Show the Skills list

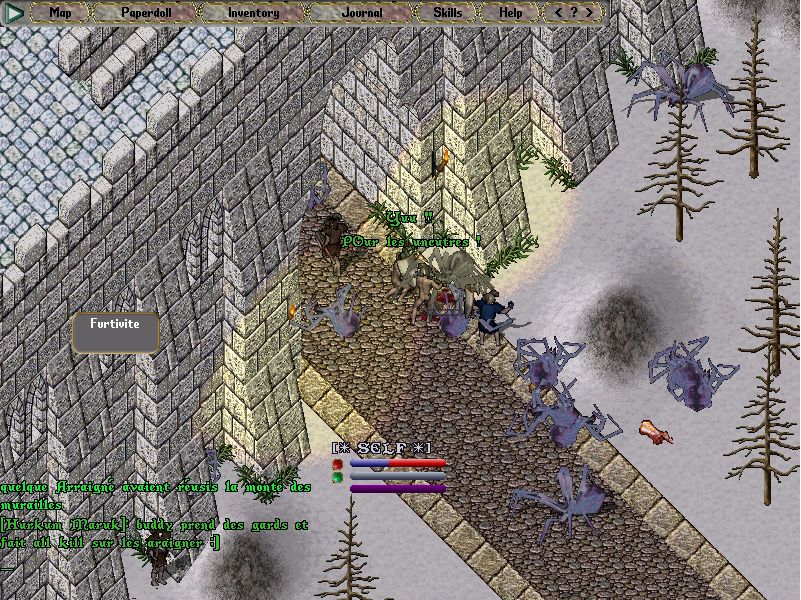coord(447,13)
